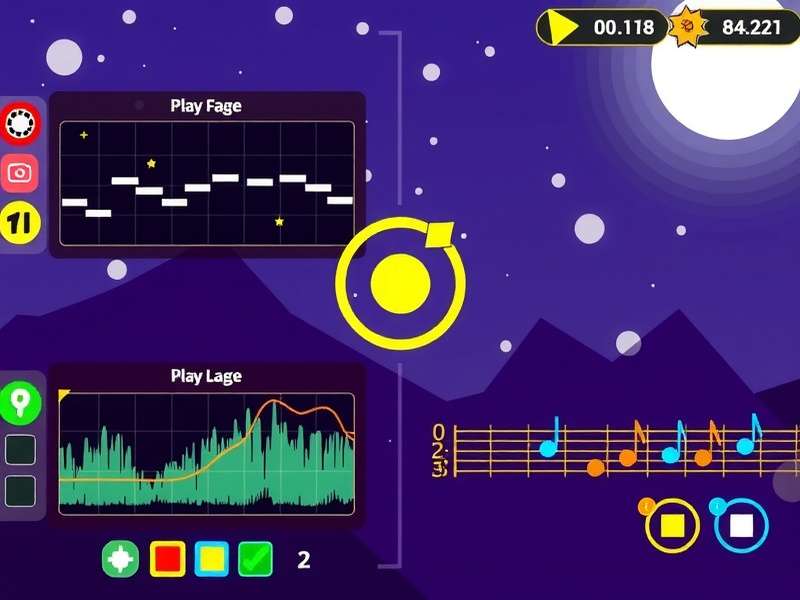Tap the large yellow center circle
The image size is (800, 600).
[x=400, y=284]
